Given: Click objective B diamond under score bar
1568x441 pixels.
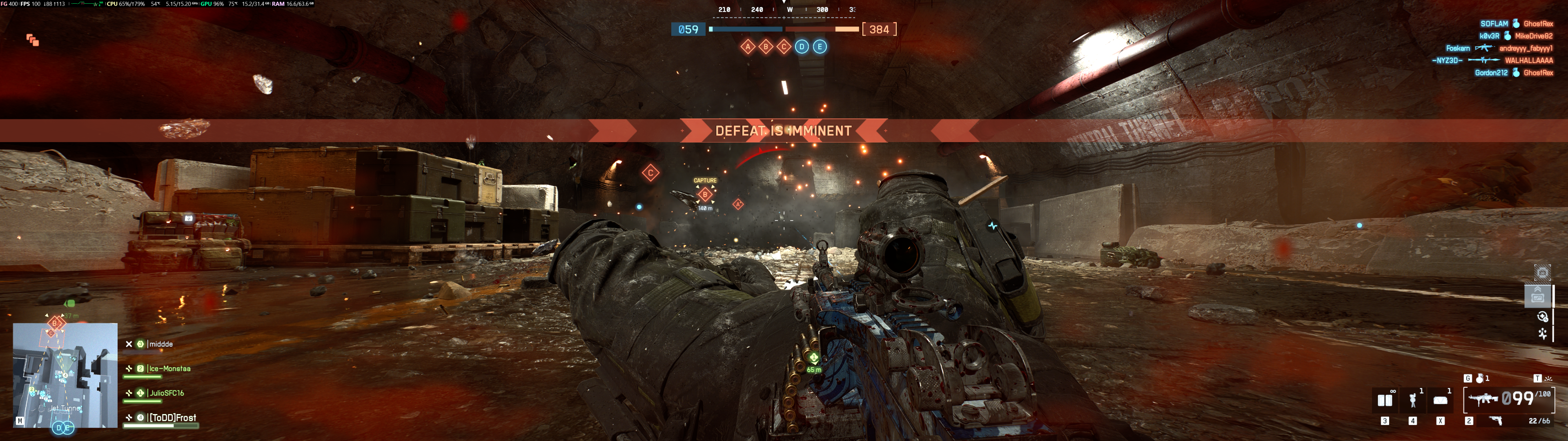Looking at the screenshot, I should [x=766, y=47].
